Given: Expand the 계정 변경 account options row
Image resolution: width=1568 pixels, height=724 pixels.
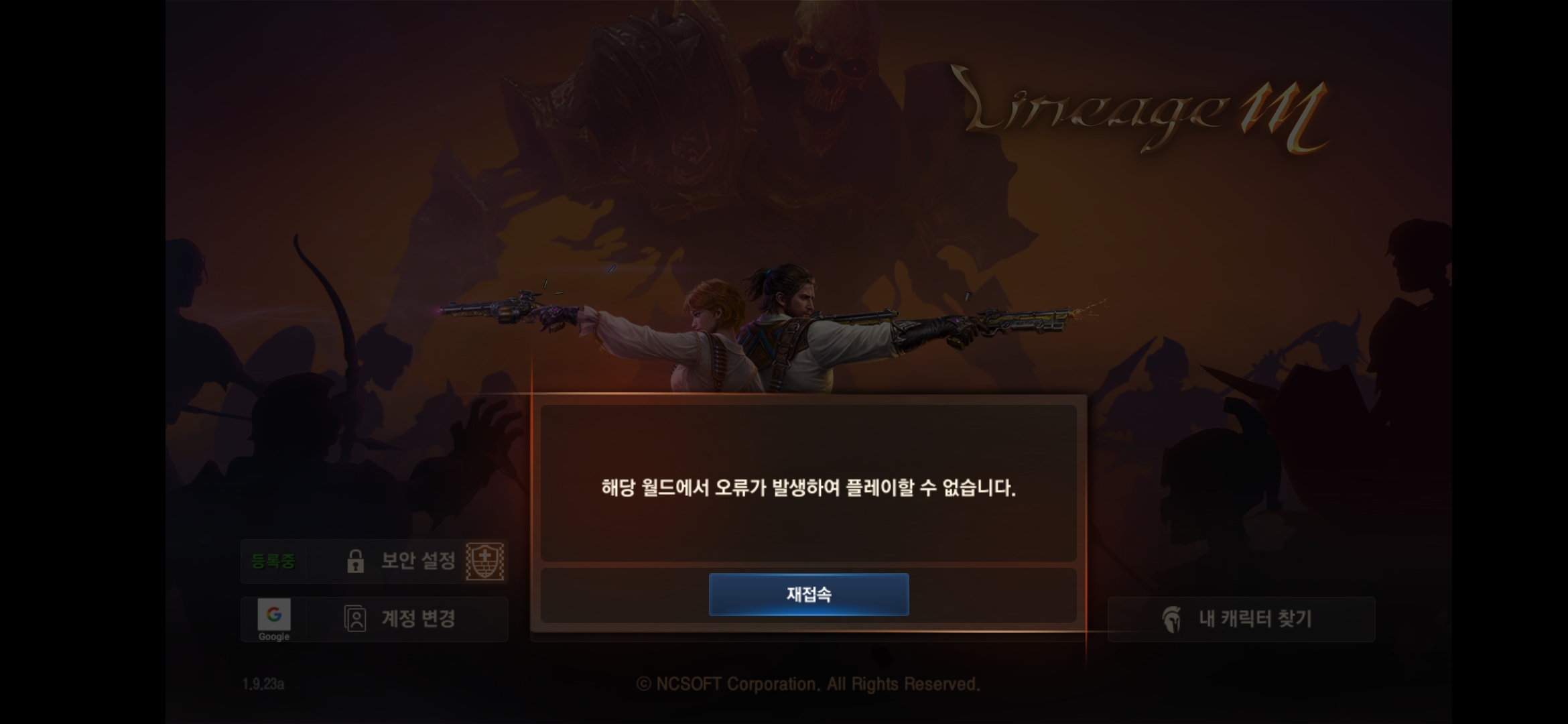Looking at the screenshot, I should tap(375, 619).
